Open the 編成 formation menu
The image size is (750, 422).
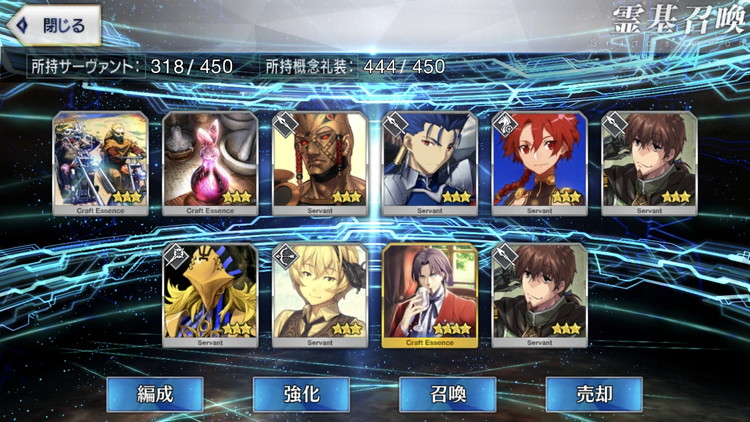pos(155,394)
